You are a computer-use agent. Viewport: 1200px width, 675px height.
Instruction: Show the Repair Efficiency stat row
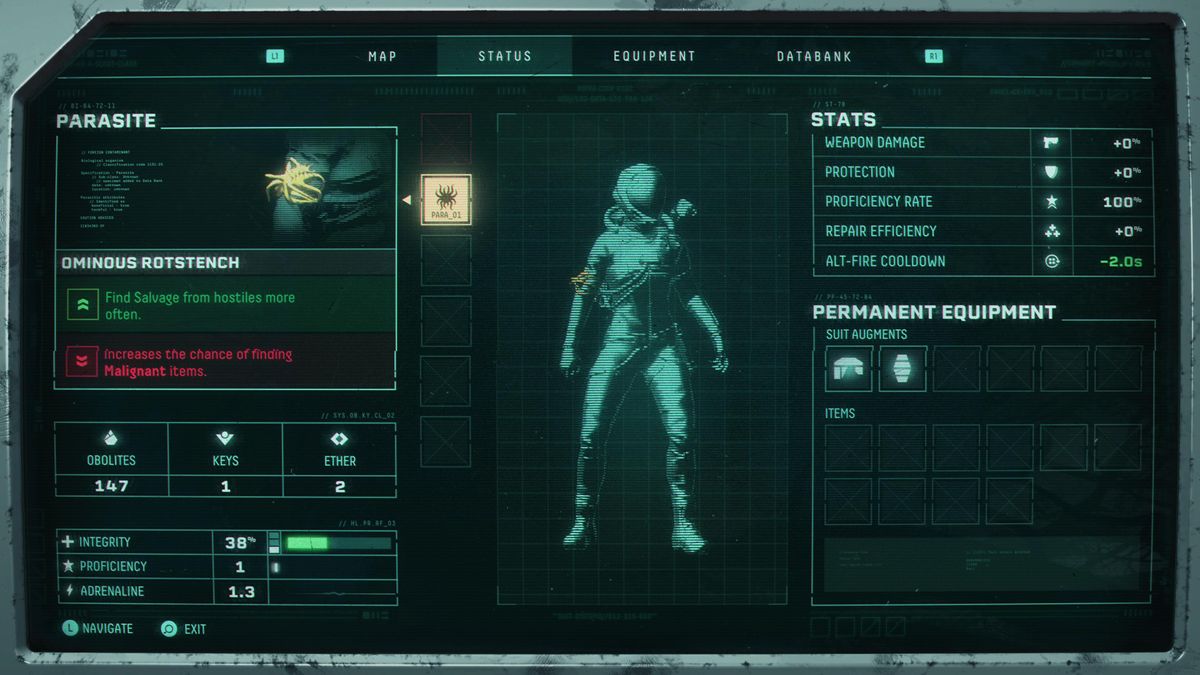coord(982,231)
